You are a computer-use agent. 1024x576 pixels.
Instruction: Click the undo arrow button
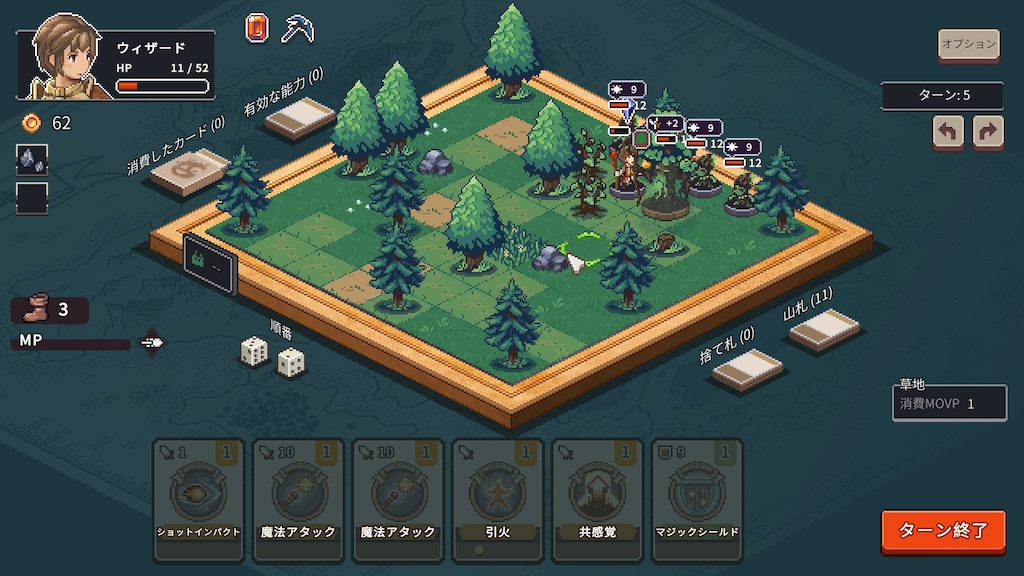947,131
